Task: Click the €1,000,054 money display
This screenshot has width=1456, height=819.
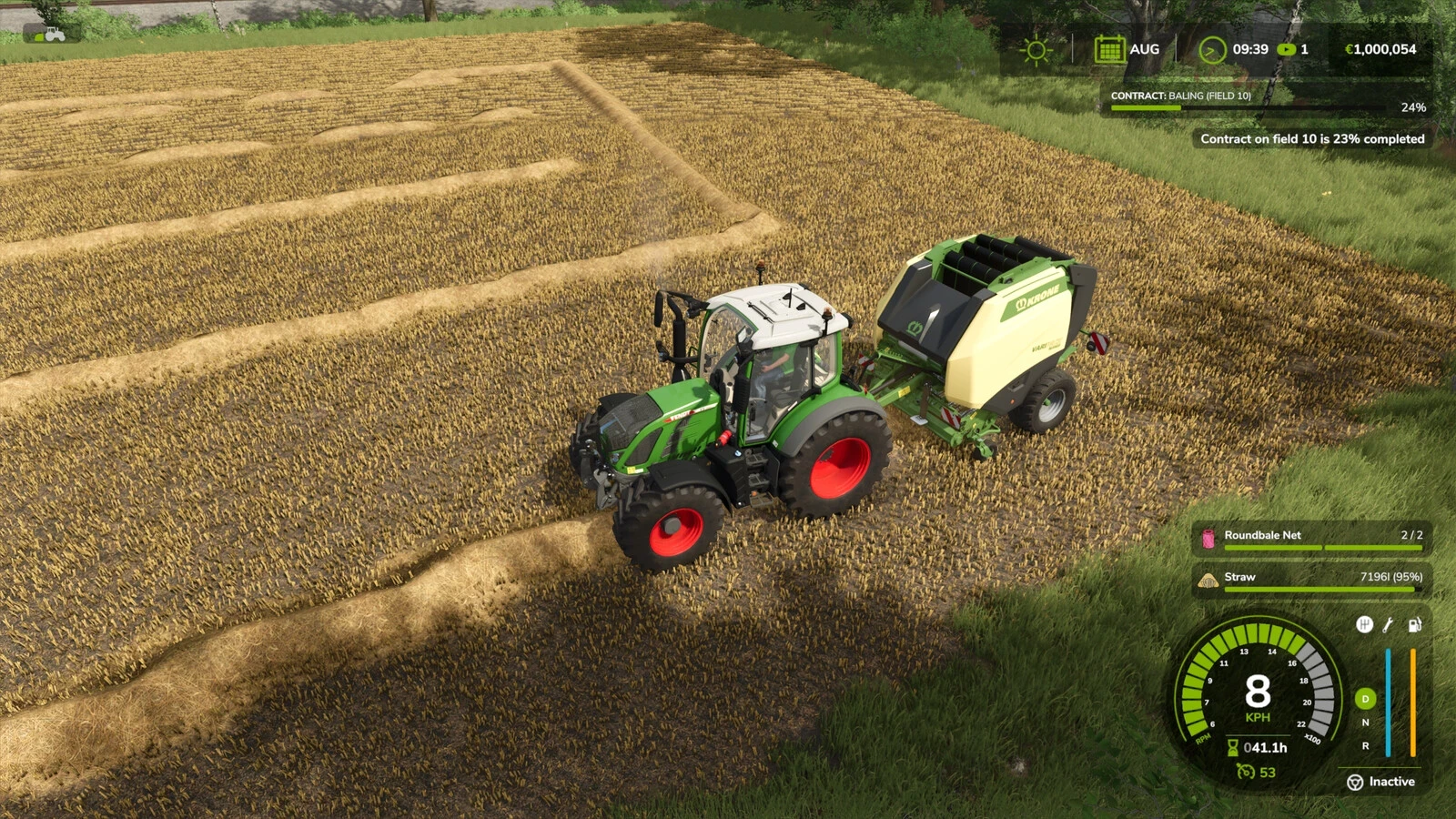Action: [1381, 48]
